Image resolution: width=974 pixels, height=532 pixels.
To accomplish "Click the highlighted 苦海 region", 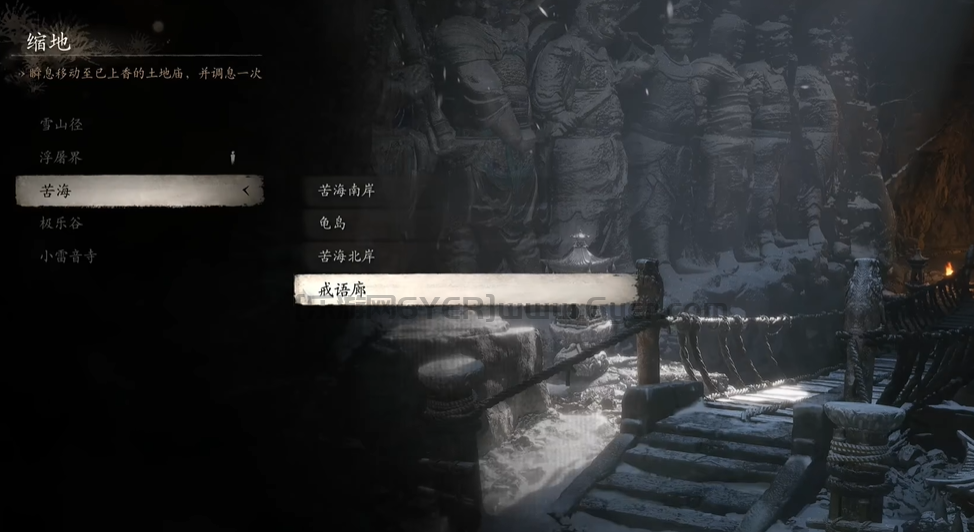I will point(138,190).
